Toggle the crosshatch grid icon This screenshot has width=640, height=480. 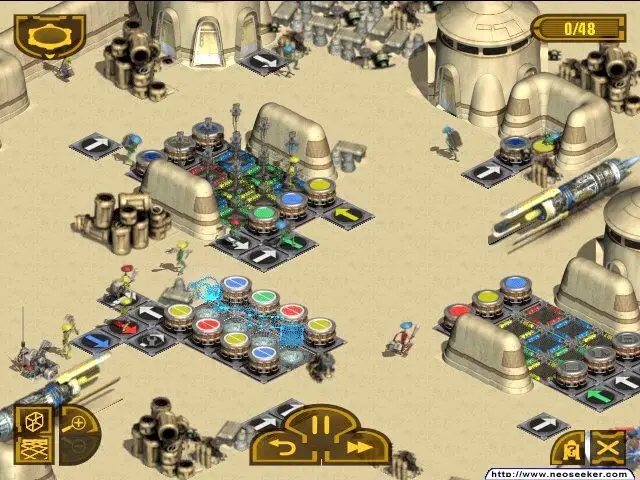[x=33, y=449]
